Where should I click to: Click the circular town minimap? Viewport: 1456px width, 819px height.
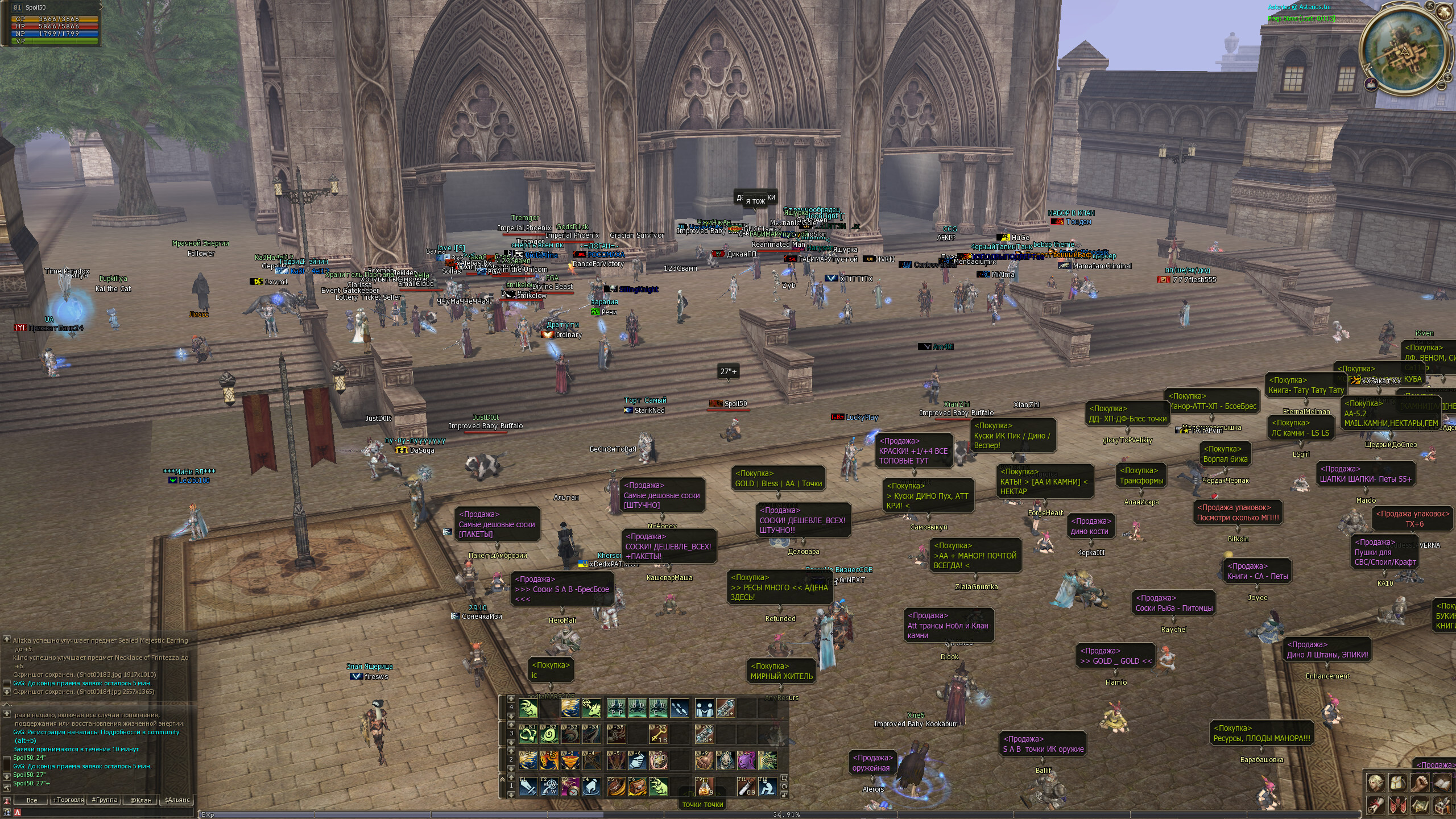point(1404,51)
